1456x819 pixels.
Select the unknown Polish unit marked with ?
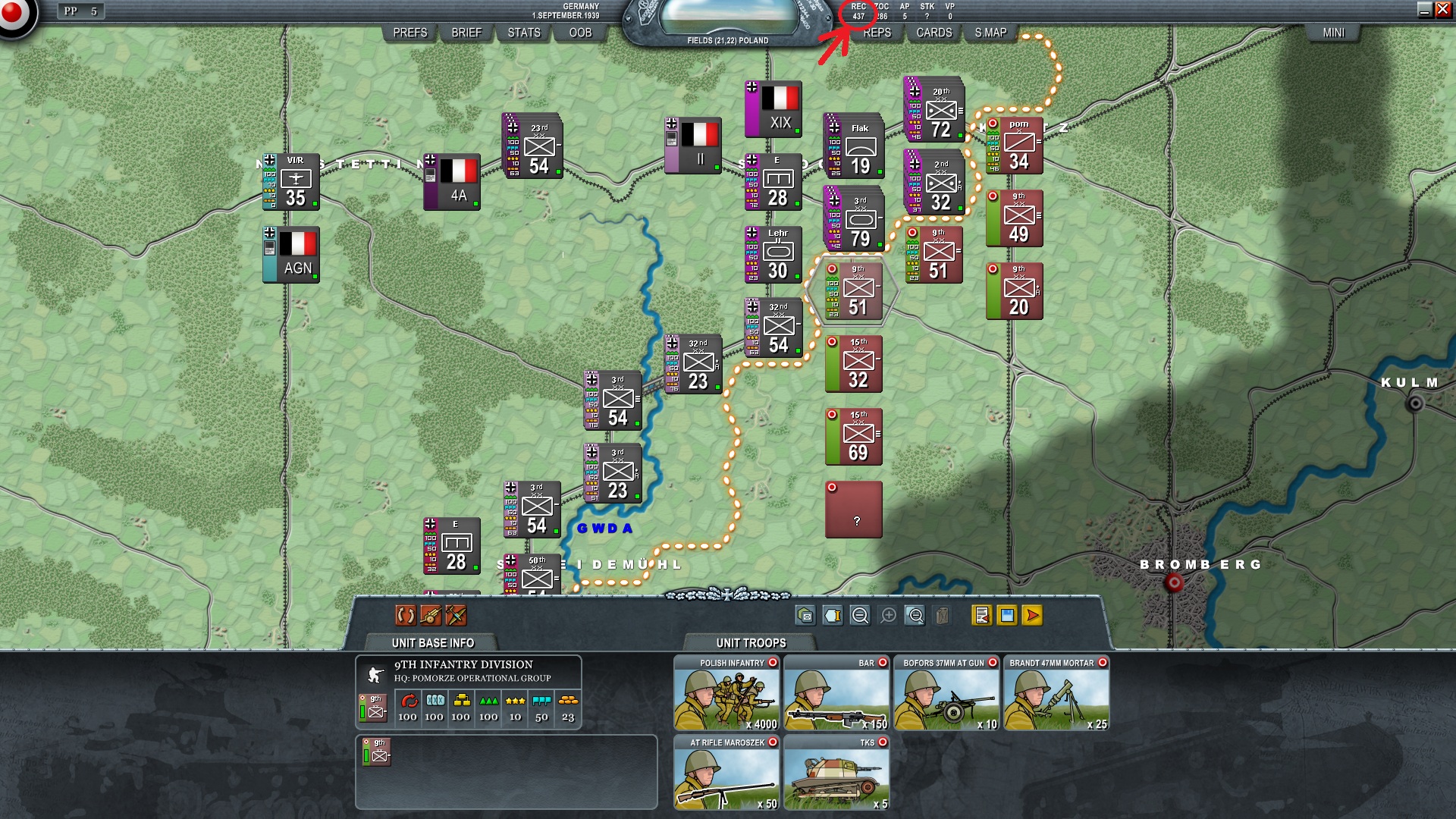(855, 510)
